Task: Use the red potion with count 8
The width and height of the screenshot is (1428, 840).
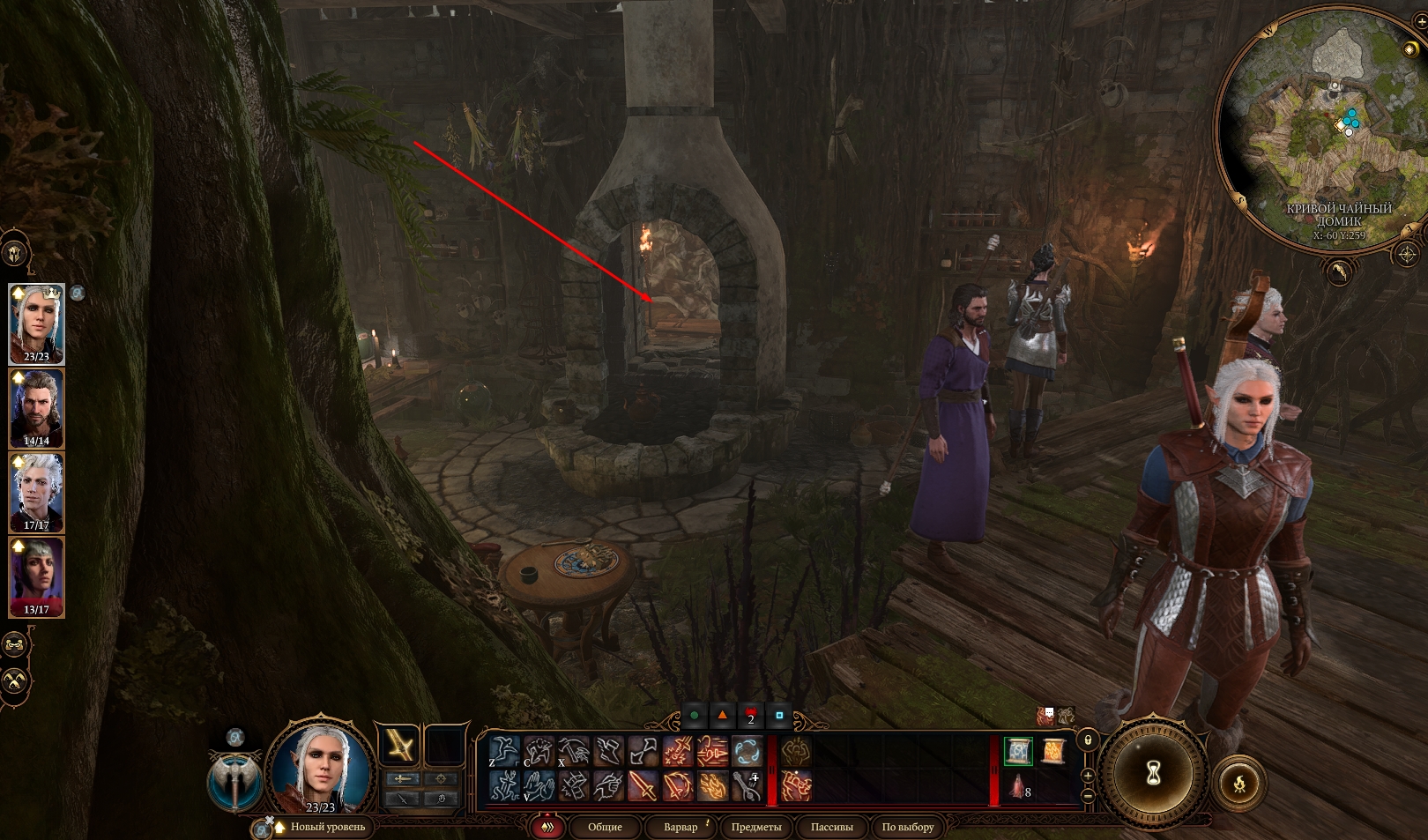Action: coord(1019,786)
